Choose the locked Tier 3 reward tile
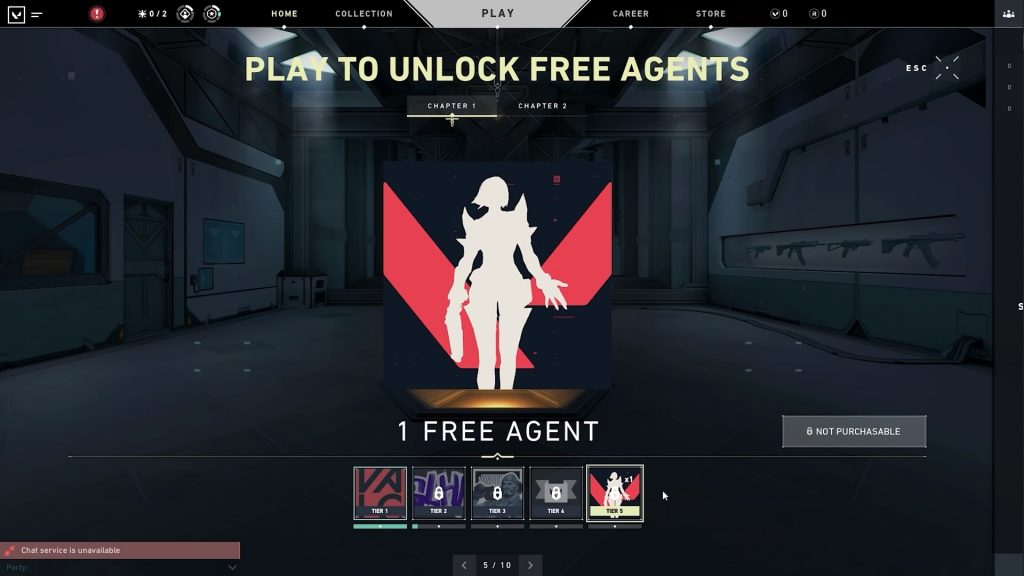The height and width of the screenshot is (576, 1024). click(497, 493)
